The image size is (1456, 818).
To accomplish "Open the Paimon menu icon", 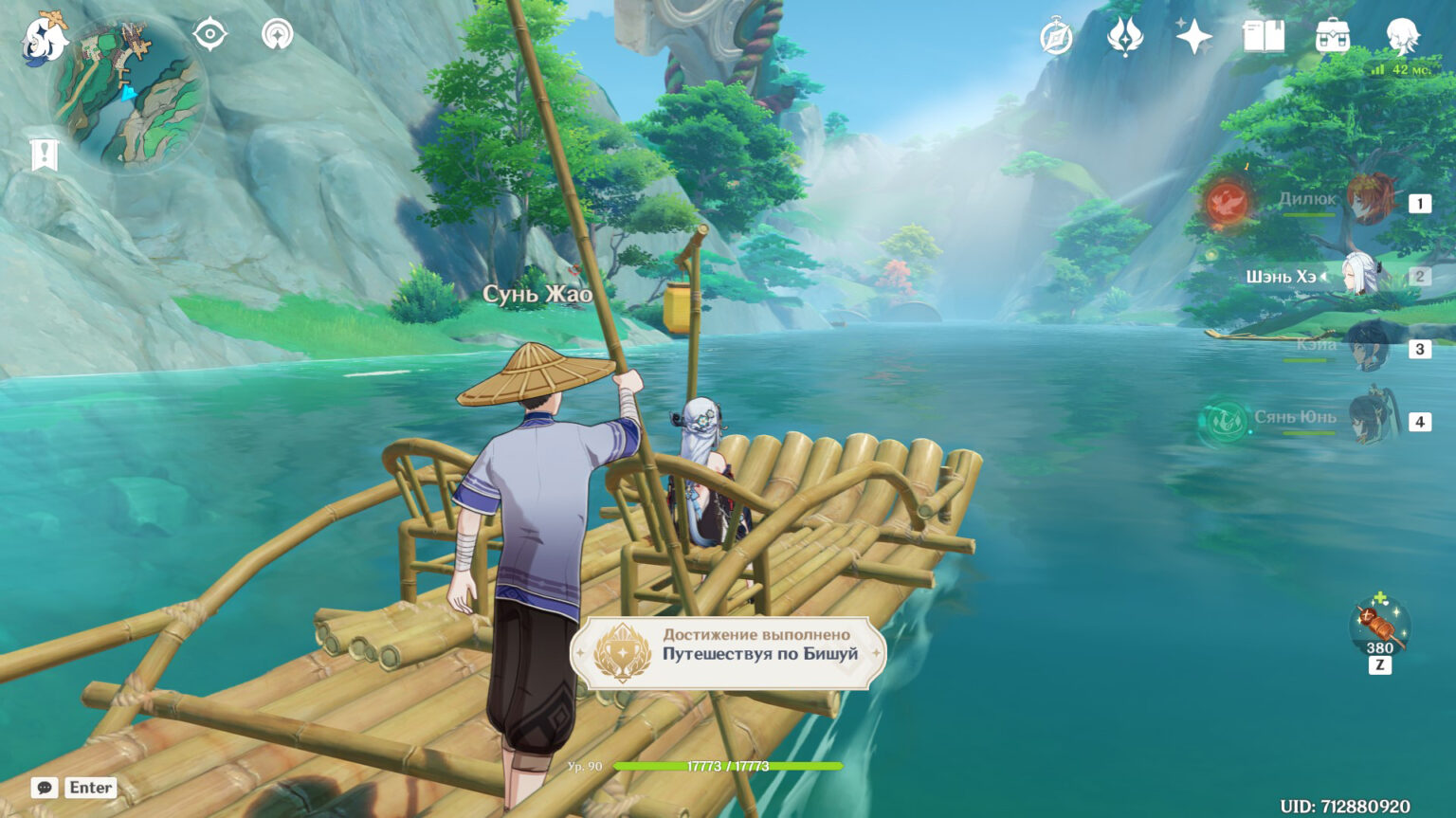I will tap(45, 38).
